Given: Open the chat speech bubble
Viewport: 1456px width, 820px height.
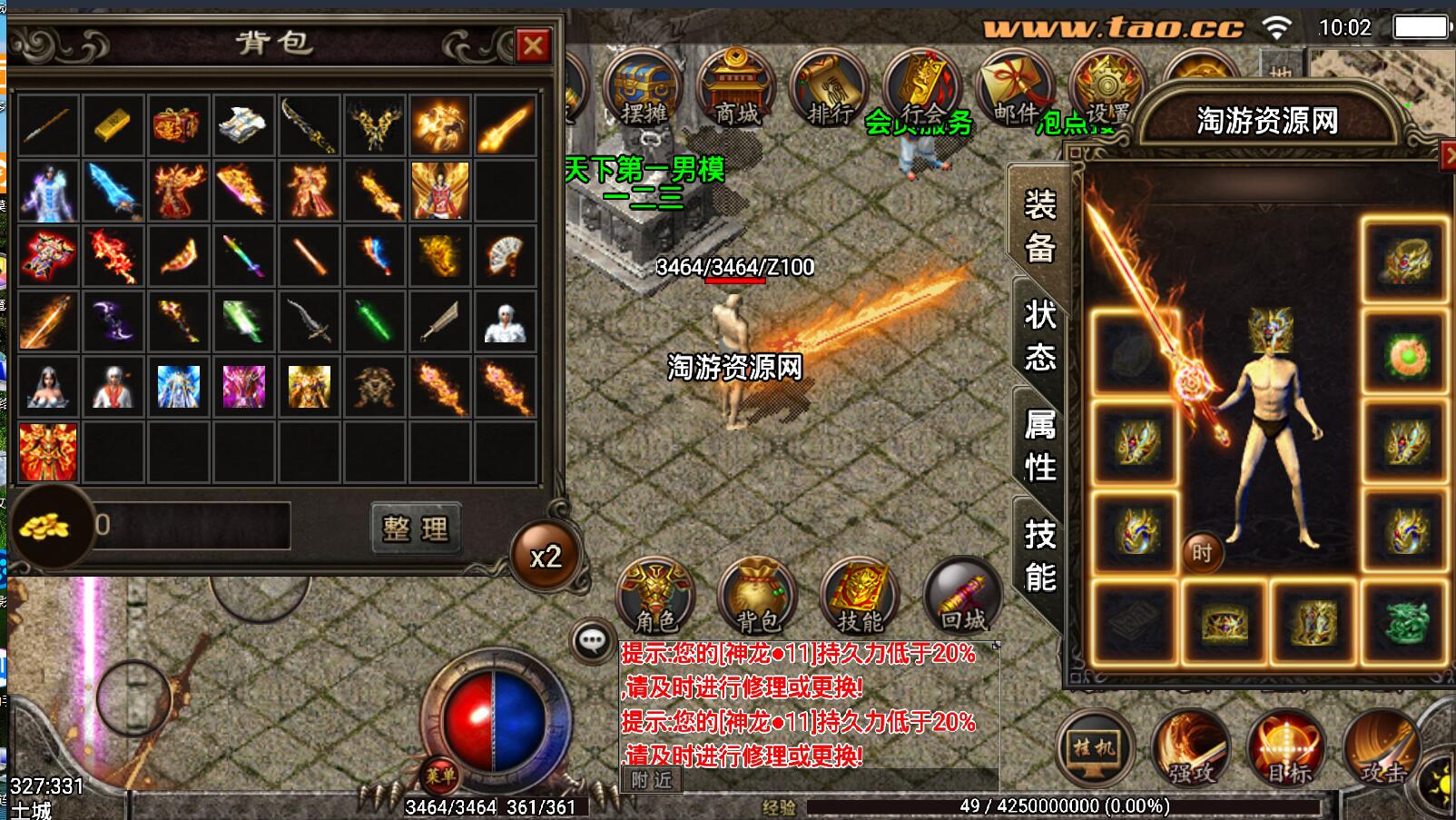Looking at the screenshot, I should point(593,641).
